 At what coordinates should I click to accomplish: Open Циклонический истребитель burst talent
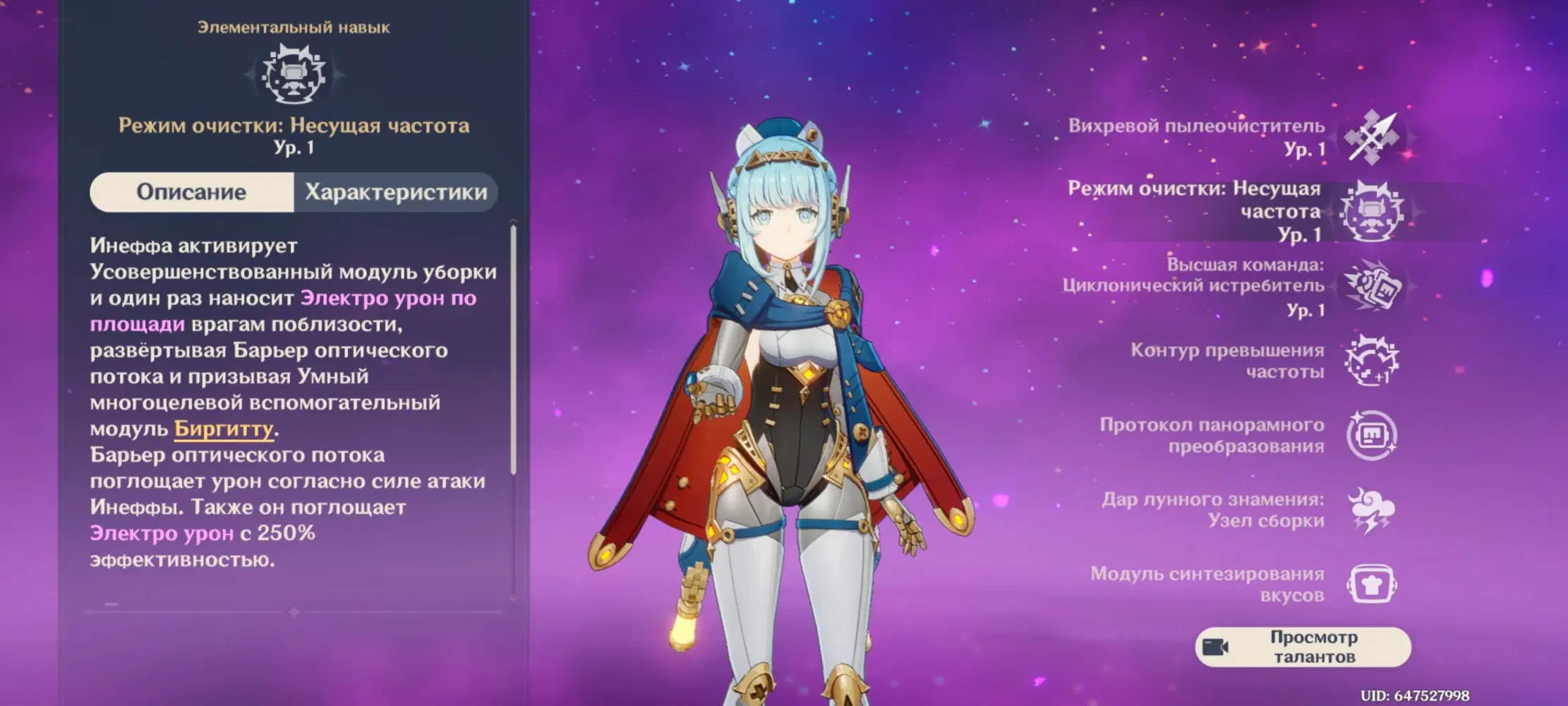point(1371,287)
